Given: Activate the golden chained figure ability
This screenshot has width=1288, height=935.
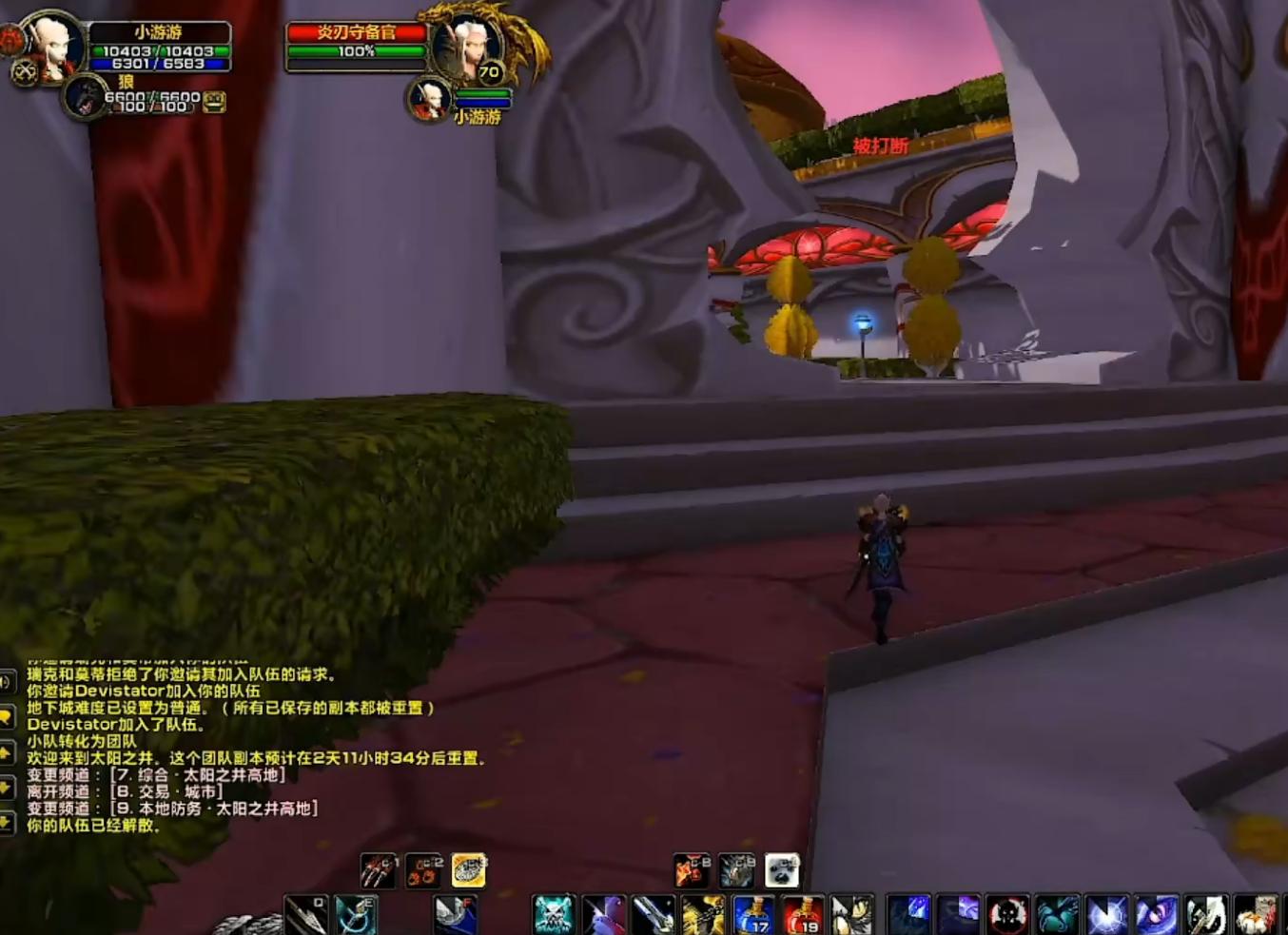Looking at the screenshot, I should coord(703,915).
